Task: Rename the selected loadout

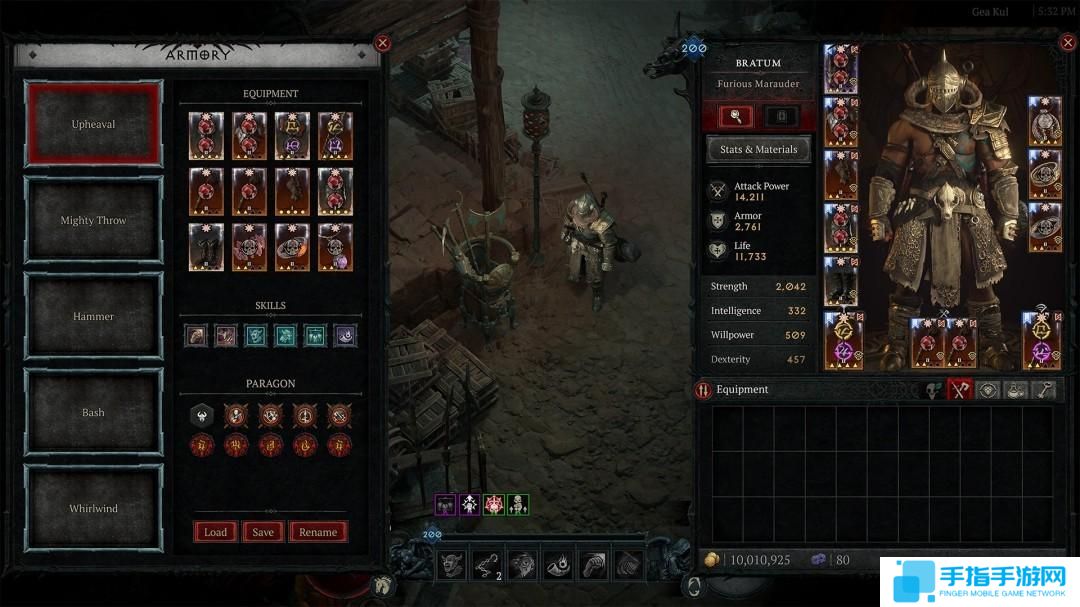Action: coord(318,532)
